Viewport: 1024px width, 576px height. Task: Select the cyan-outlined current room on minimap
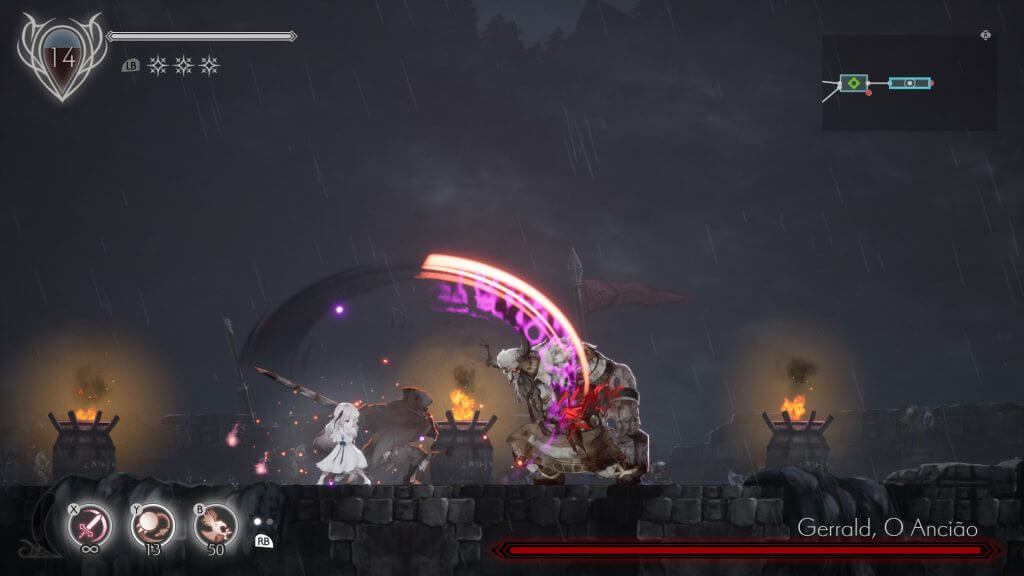(x=910, y=83)
